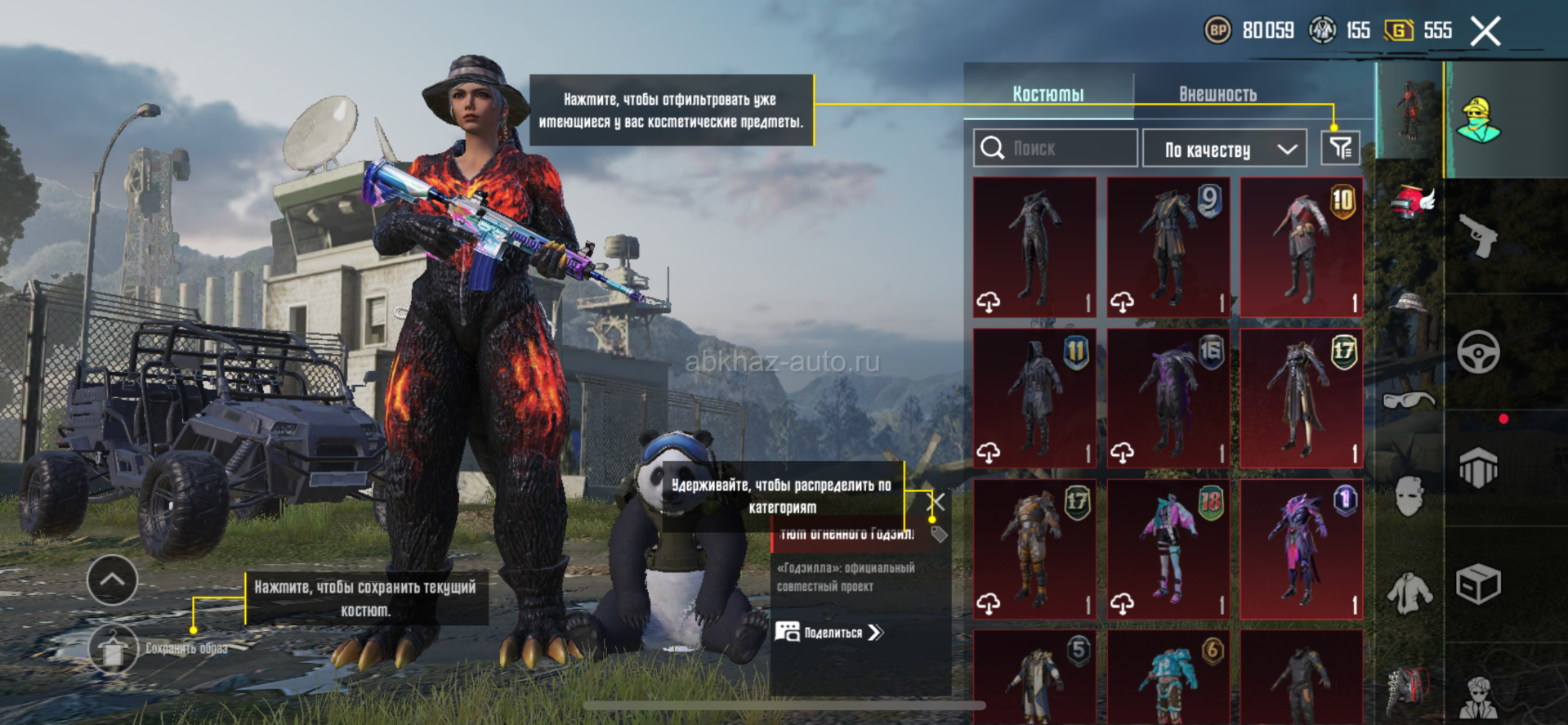Select the Костюмы tab
The image size is (1568, 725).
1048,94
